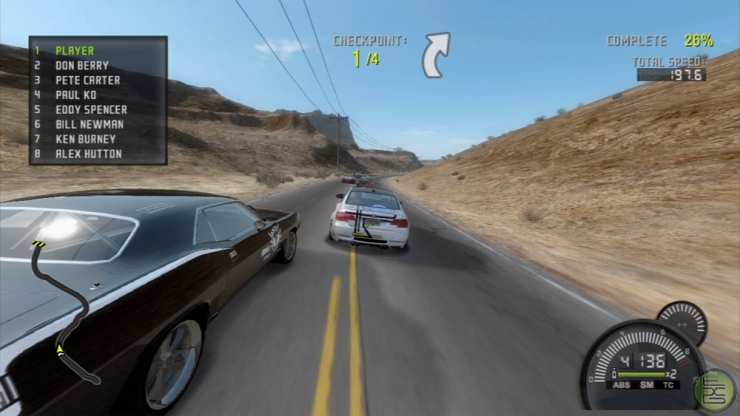Select Pete Carter in the standings
This screenshot has height=416, width=740.
[x=87, y=80]
